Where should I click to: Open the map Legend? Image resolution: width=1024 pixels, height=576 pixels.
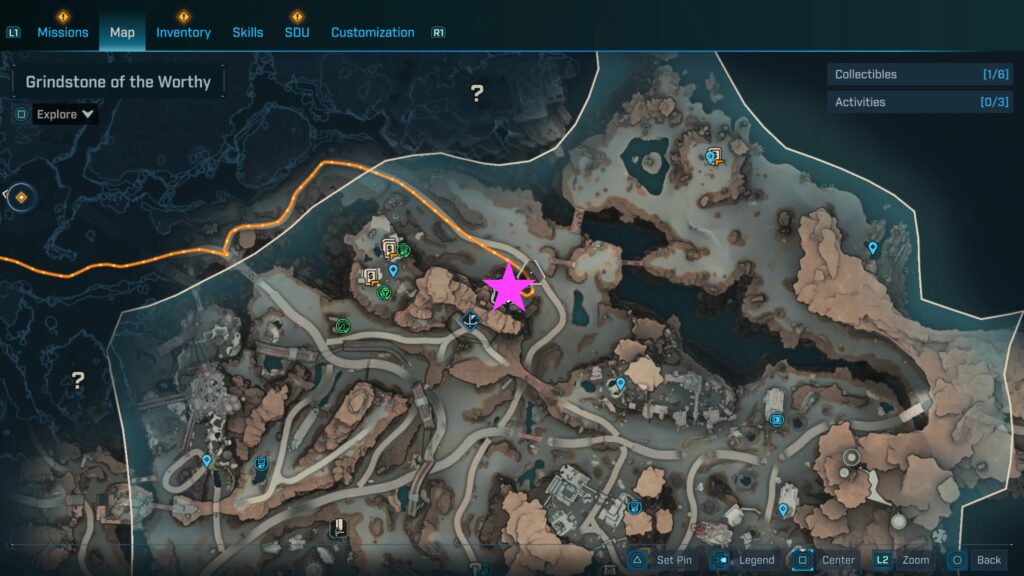[745, 560]
